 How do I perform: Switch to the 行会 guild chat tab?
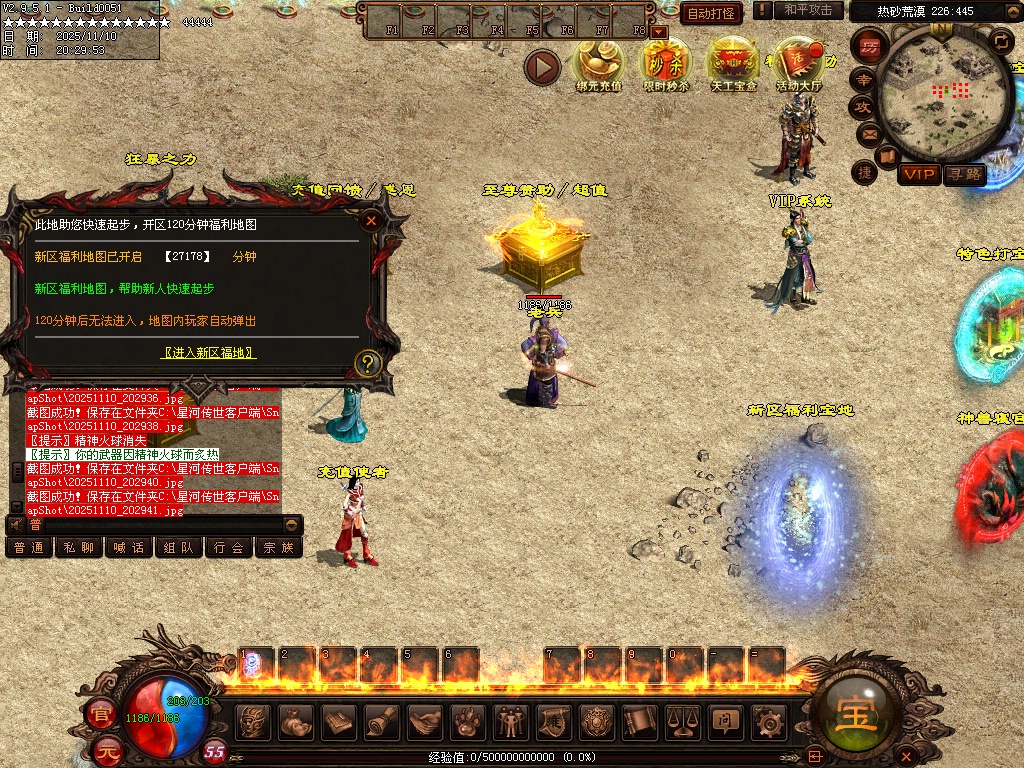click(229, 547)
